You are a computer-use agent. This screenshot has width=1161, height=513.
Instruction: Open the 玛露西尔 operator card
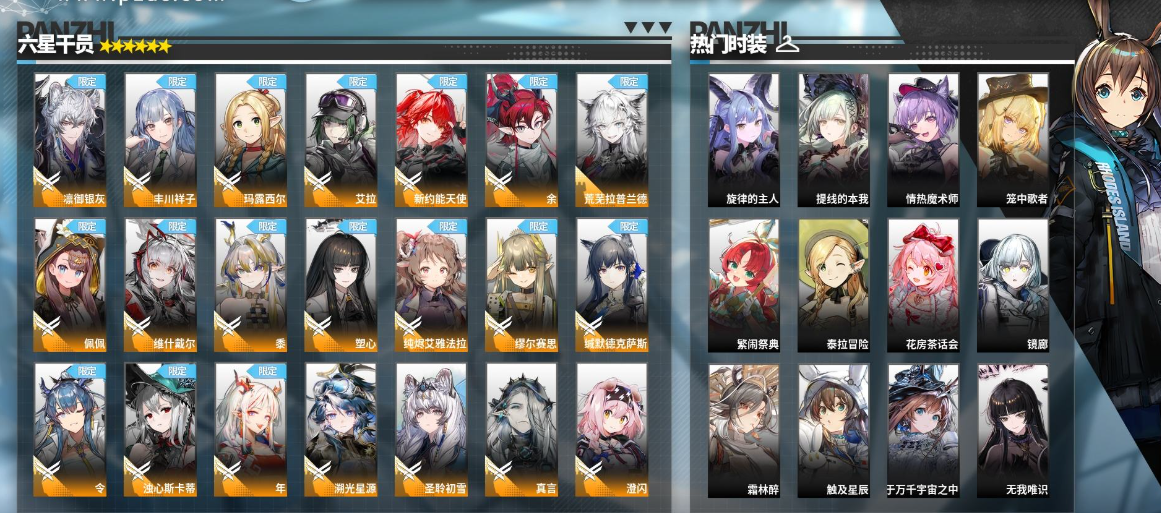point(250,139)
